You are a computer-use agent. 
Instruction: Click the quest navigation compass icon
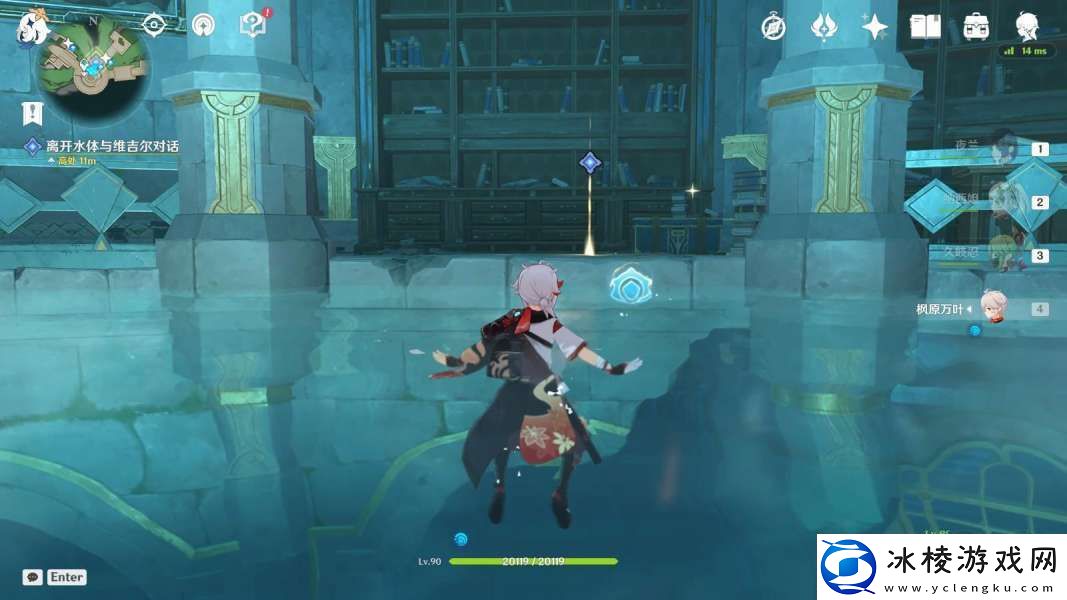click(153, 24)
